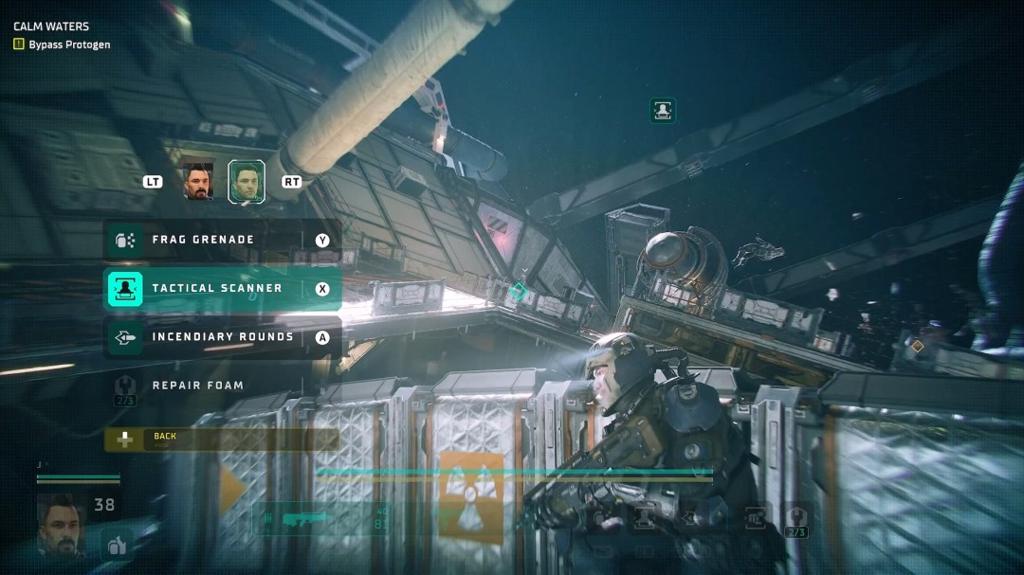
Task: Select the Repair Foam entry
Action: pyautogui.click(x=198, y=385)
